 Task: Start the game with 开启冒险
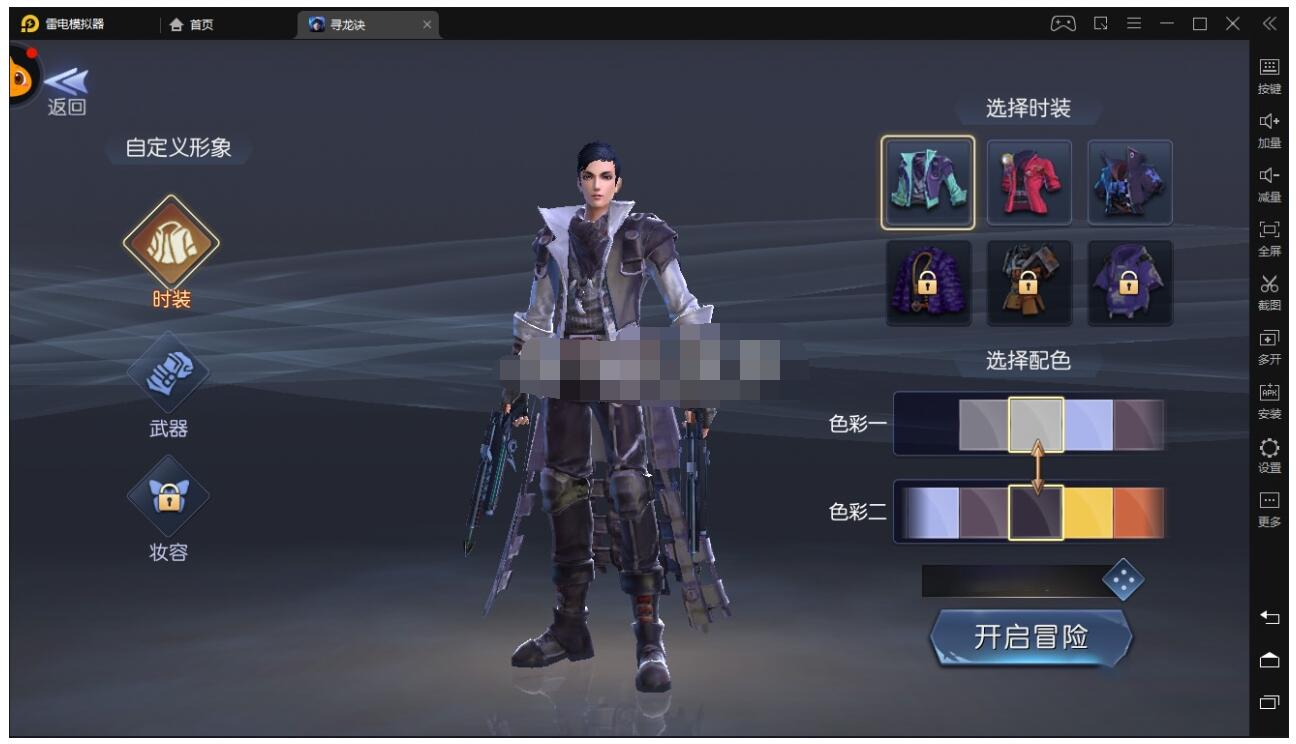pos(1030,637)
